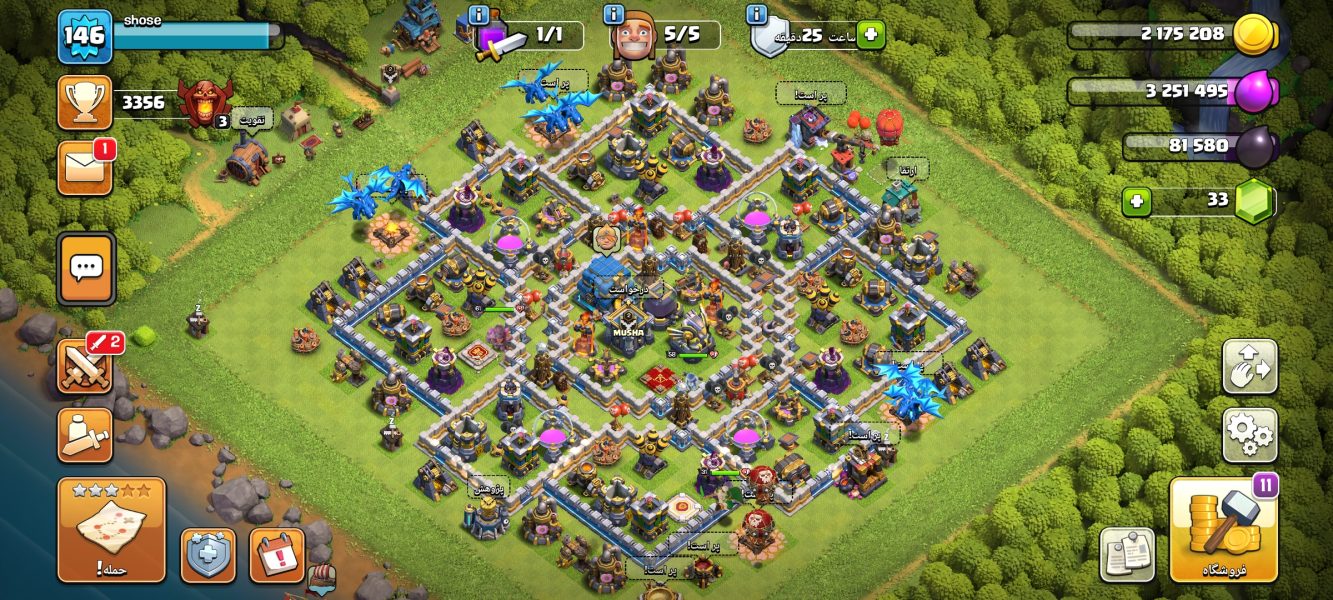Open the blue shield button
The width and height of the screenshot is (1333, 600).
pos(208,555)
